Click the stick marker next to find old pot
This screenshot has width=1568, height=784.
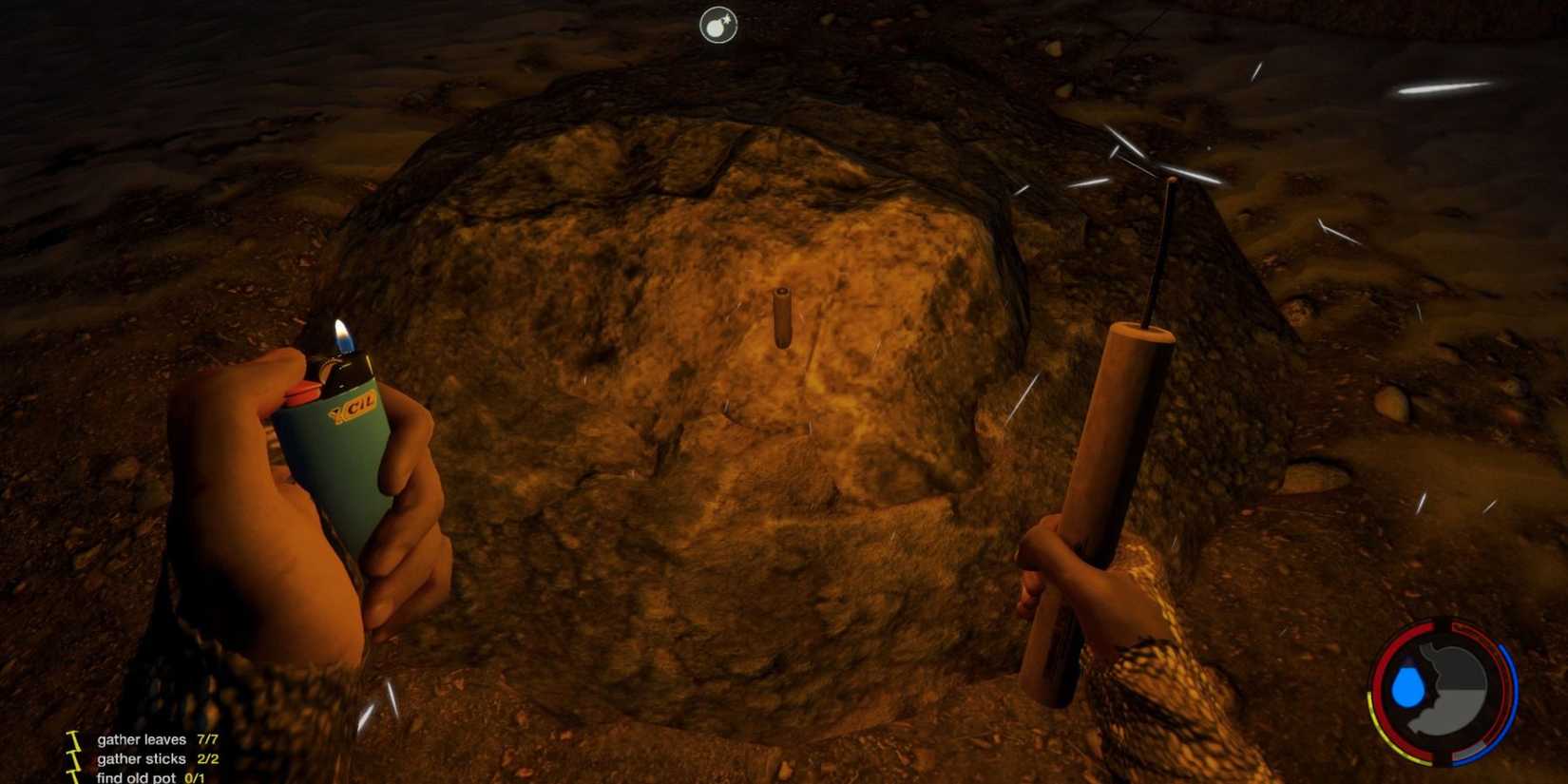tap(73, 777)
